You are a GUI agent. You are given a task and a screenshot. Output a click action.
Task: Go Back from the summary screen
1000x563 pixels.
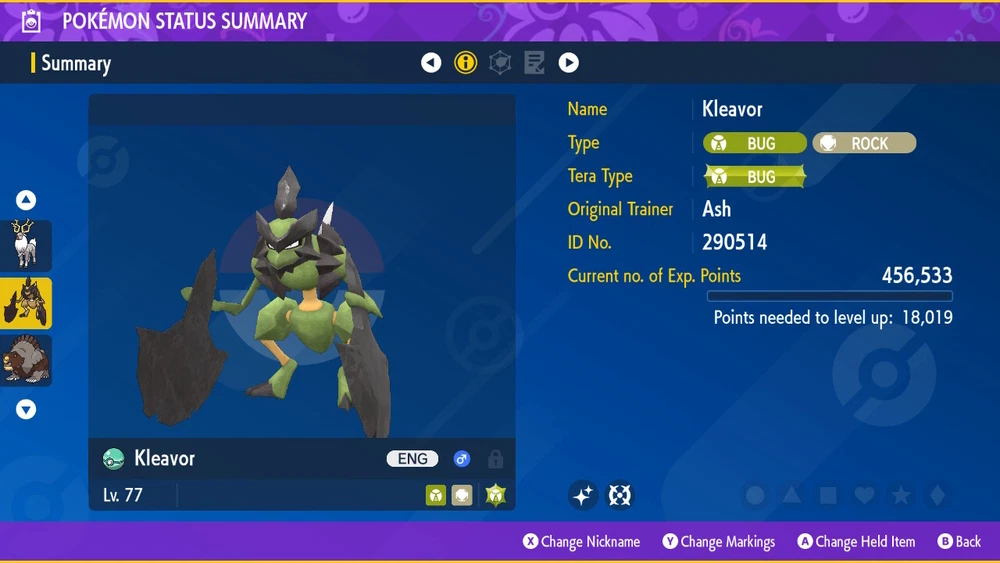point(959,541)
